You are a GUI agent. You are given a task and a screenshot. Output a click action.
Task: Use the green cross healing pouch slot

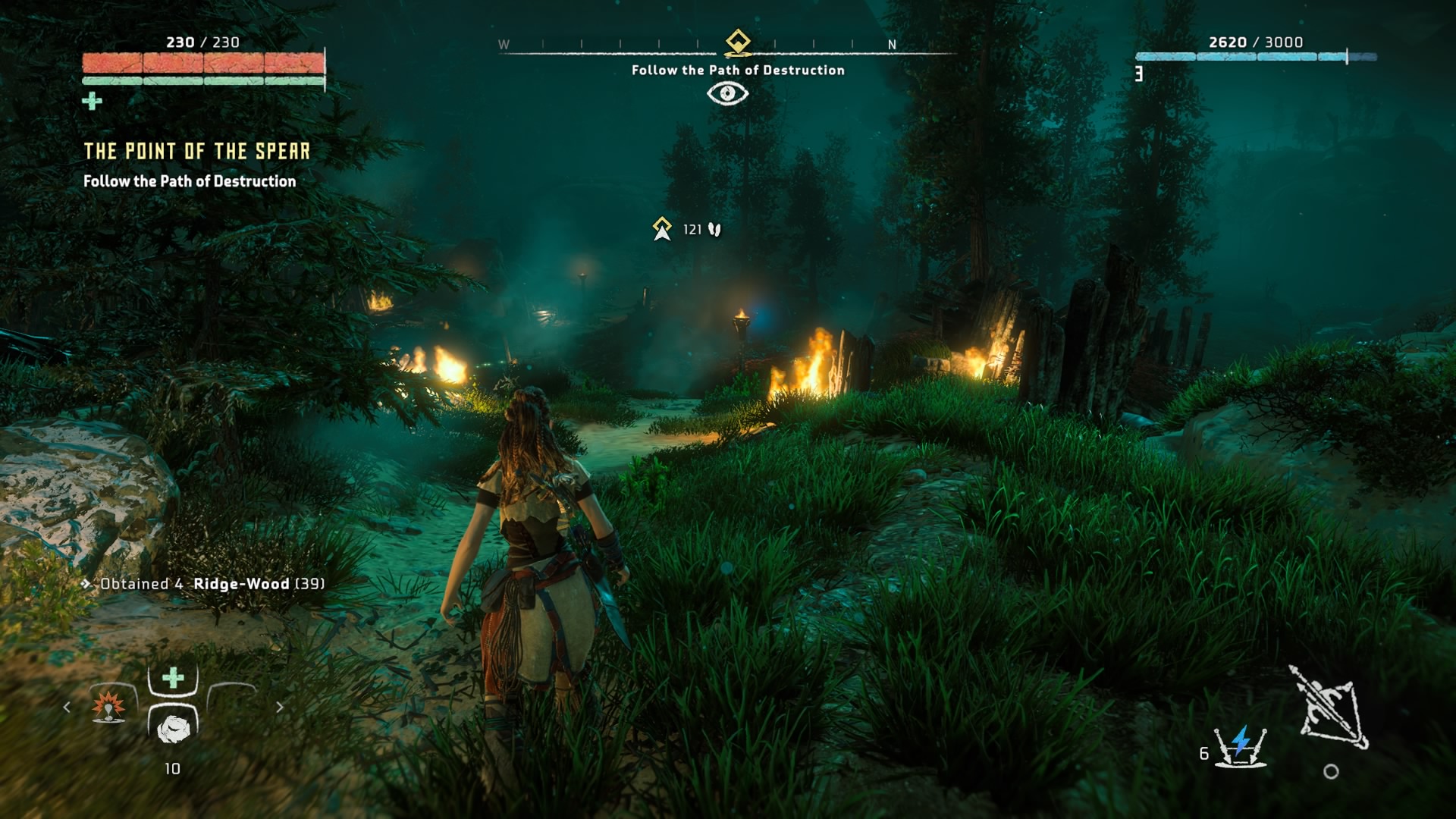(174, 677)
